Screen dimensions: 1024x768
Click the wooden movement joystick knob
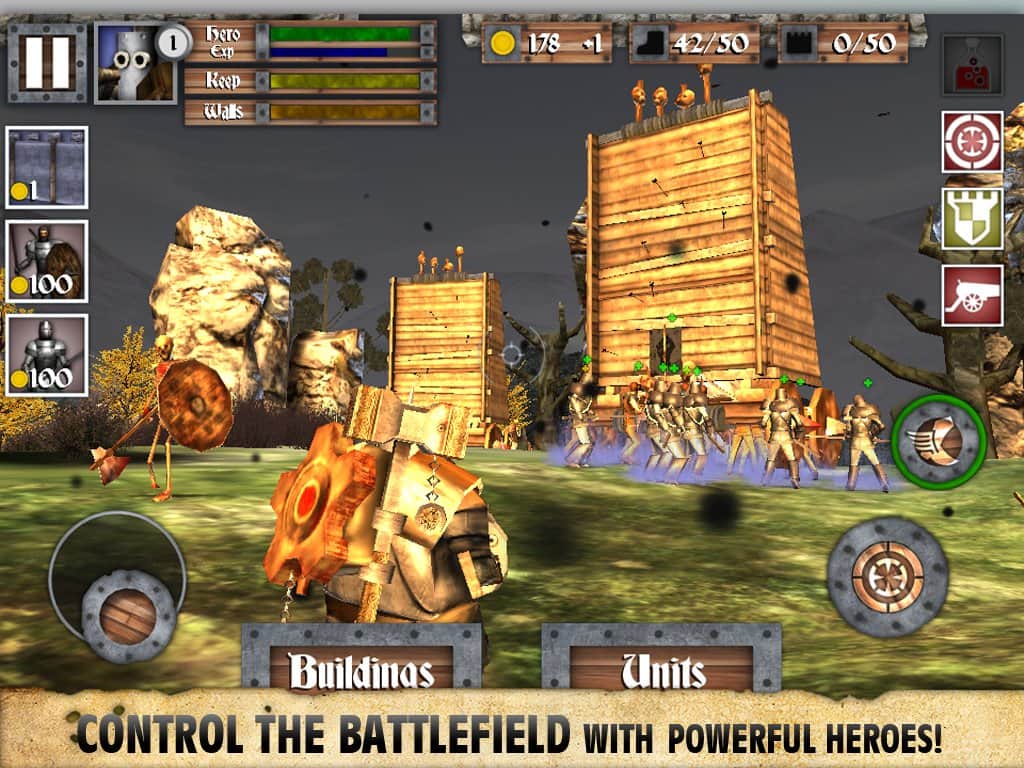click(x=128, y=615)
